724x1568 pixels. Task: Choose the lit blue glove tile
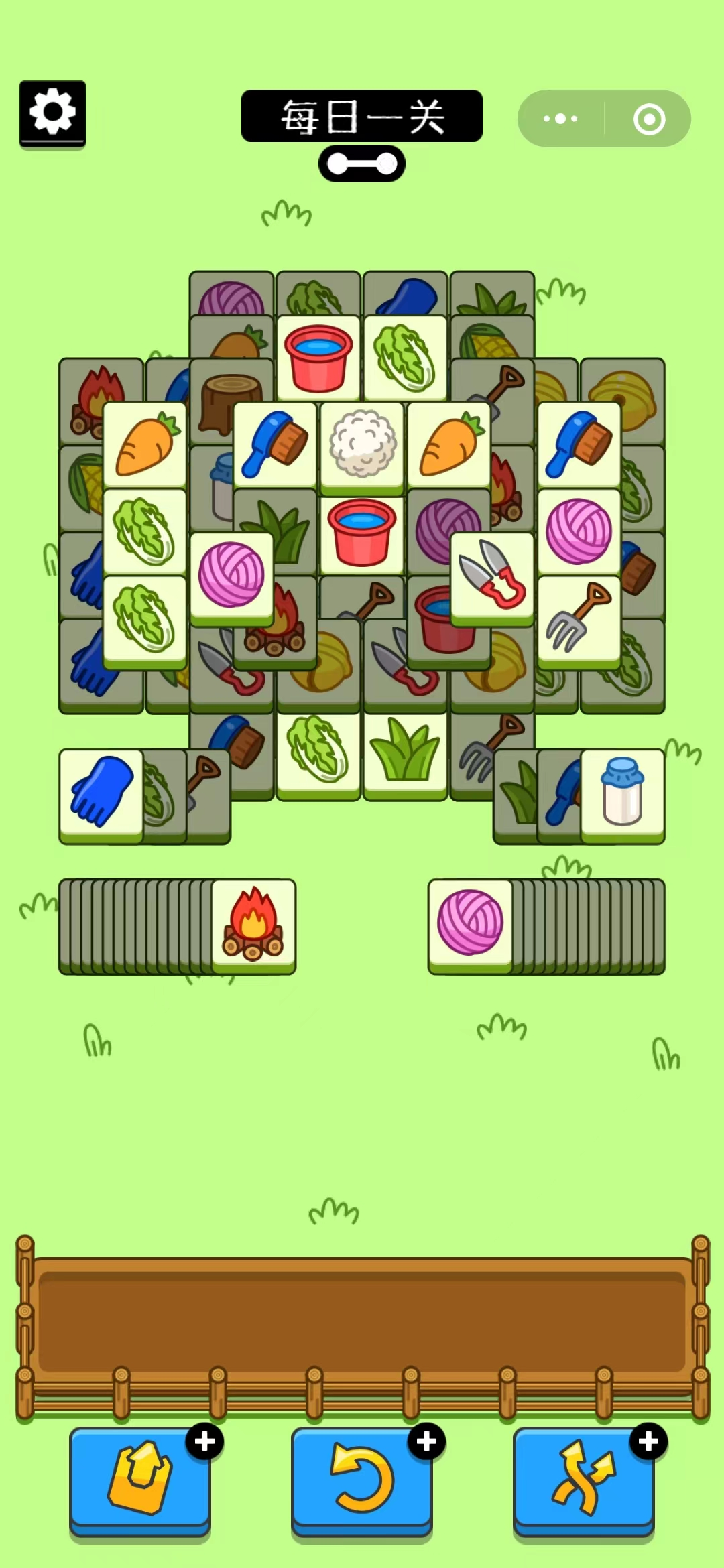101,792
